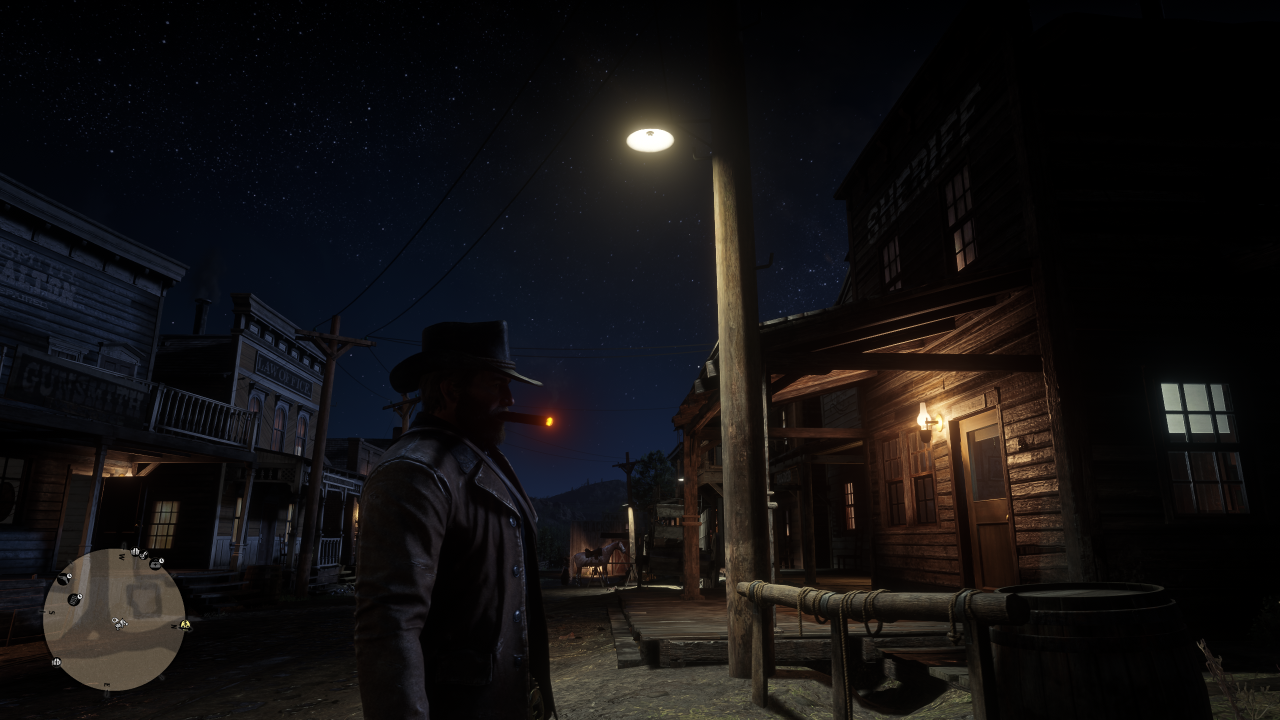Click the player arrow on minimap
Screen dimensions: 1280x720
coord(121,623)
